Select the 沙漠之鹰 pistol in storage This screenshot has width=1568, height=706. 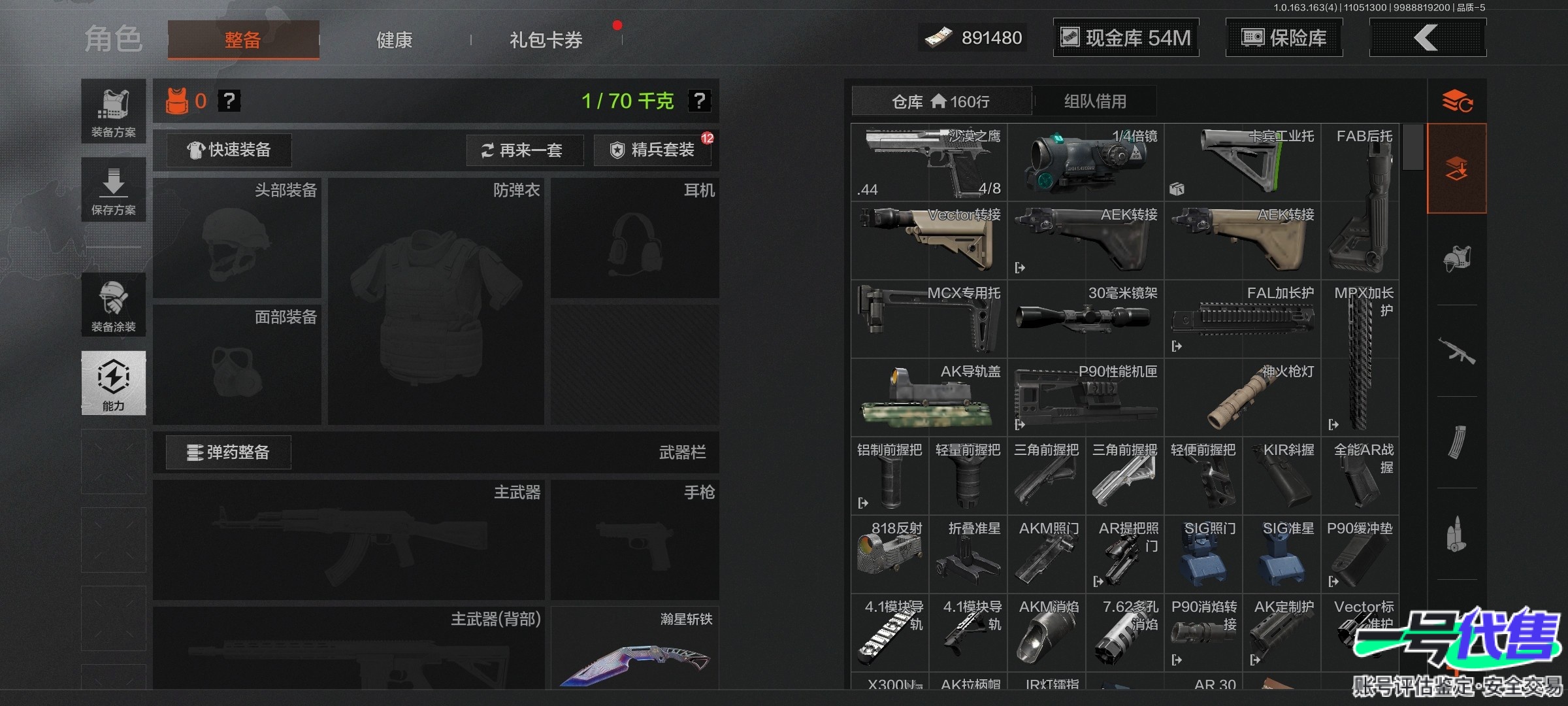click(928, 162)
